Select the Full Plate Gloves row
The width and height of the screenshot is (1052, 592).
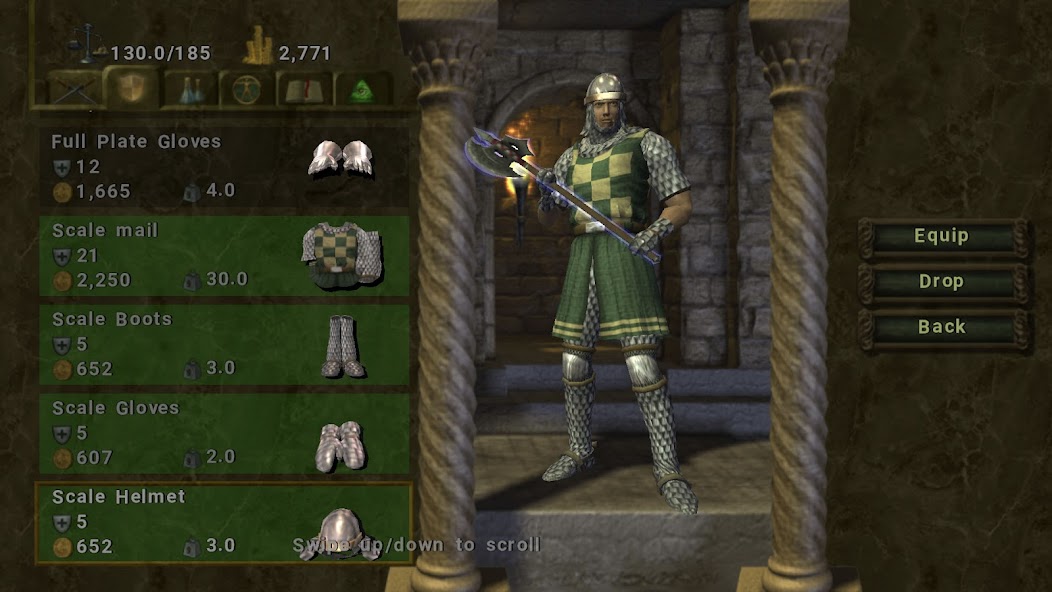coord(224,165)
